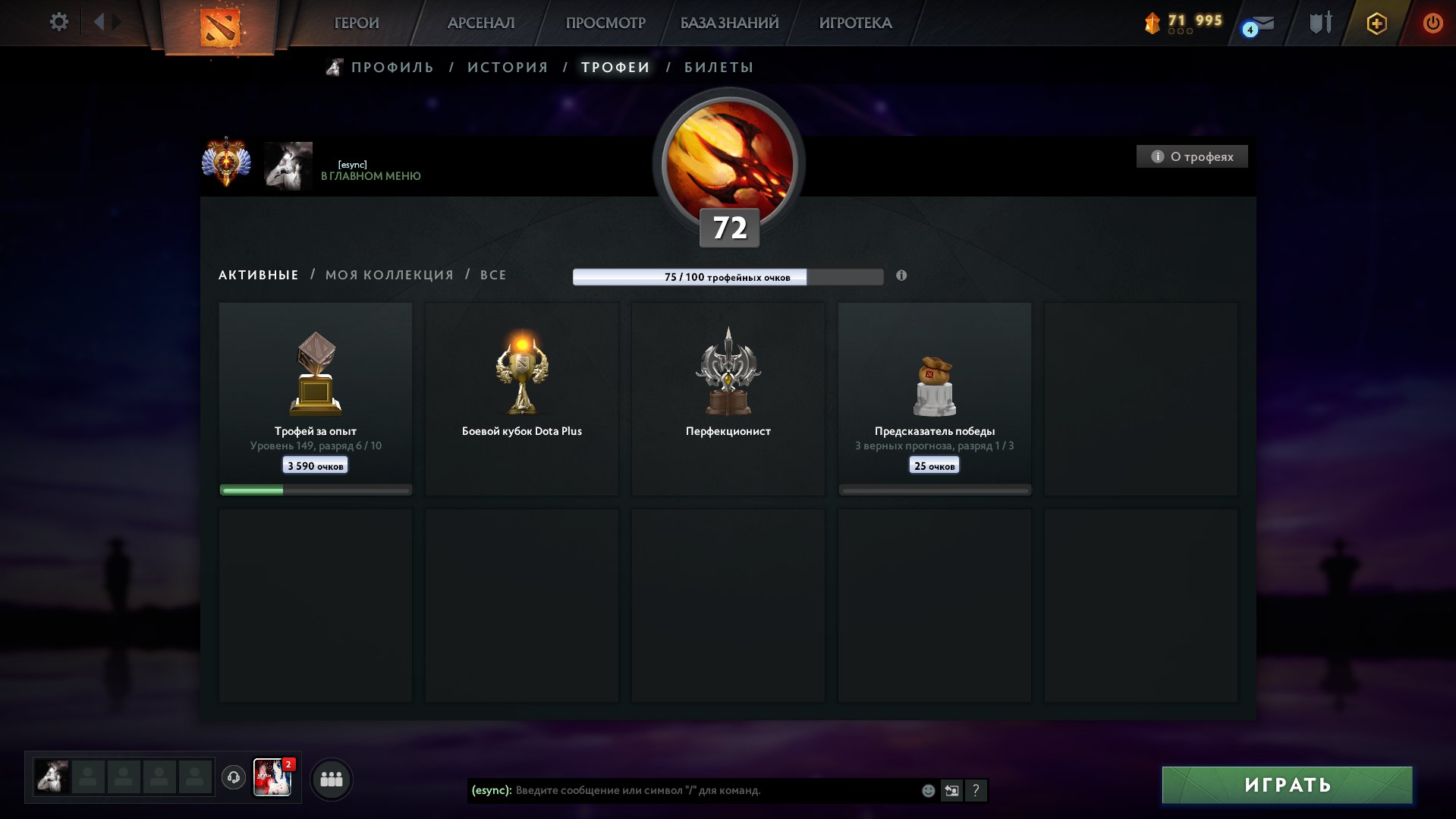This screenshot has width=1456, height=819.
Task: Open the mail icon with notification badge
Action: tap(1259, 24)
